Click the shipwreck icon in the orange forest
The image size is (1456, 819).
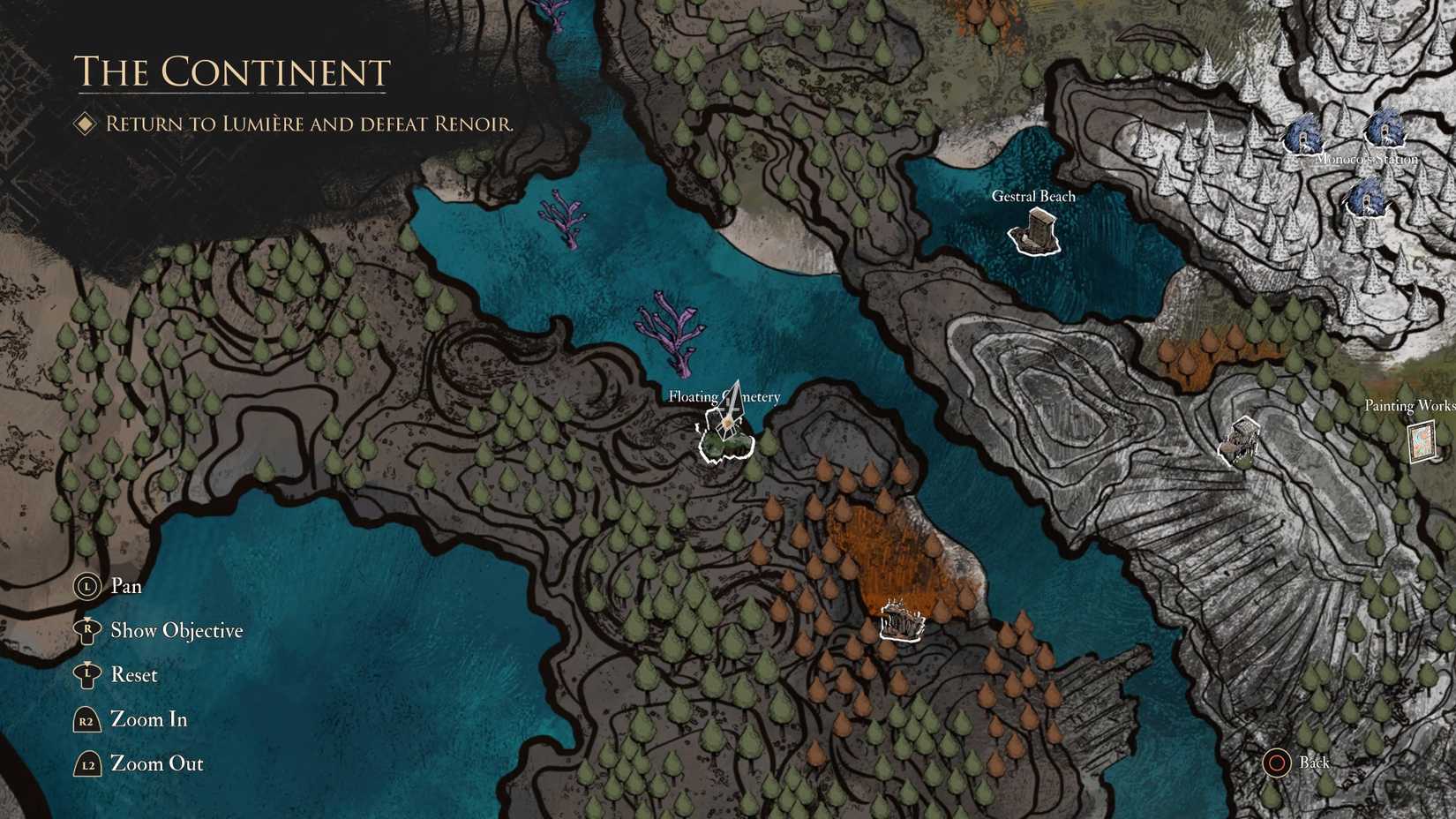click(900, 622)
